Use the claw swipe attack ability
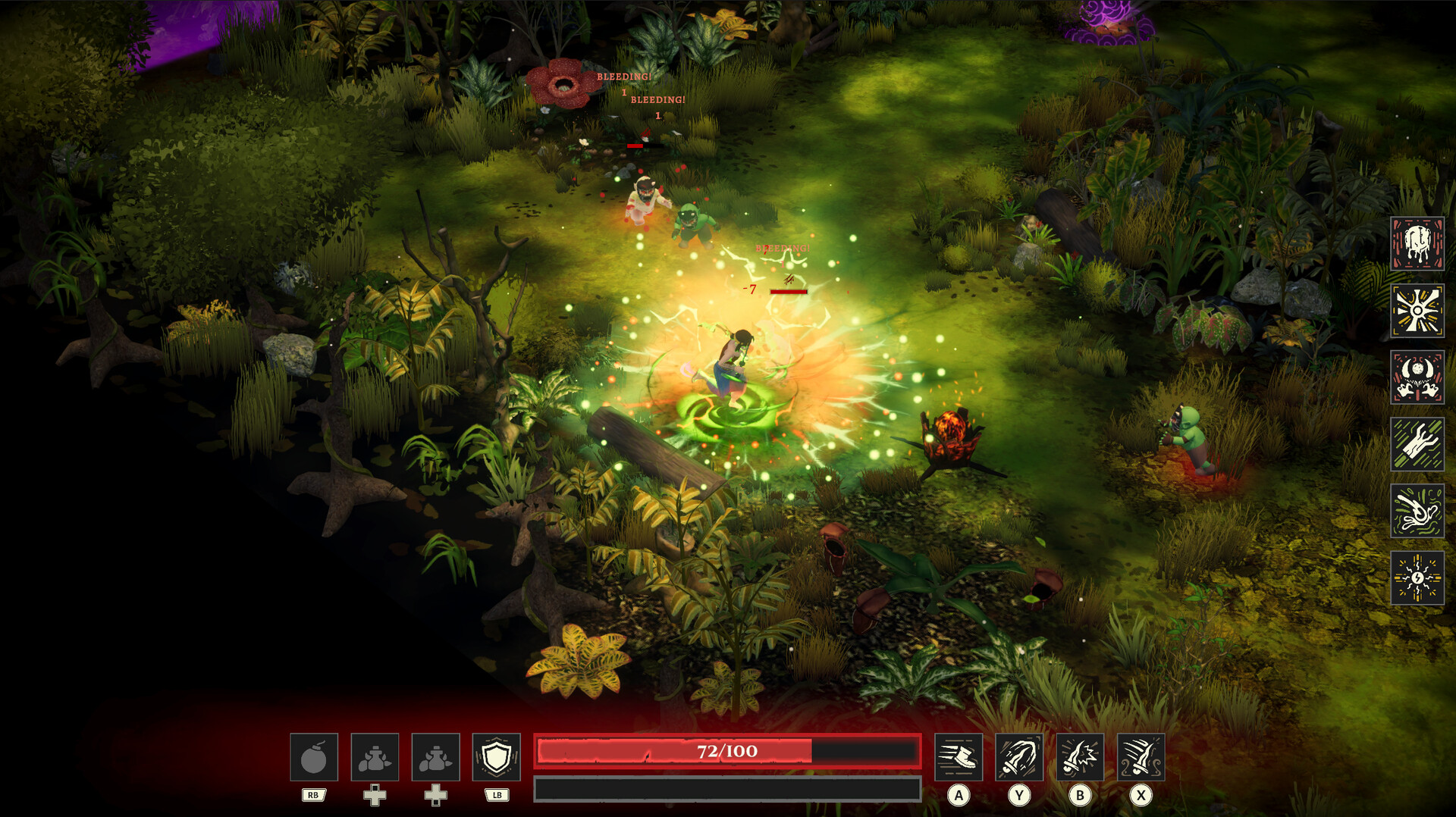 pyautogui.click(x=1019, y=757)
